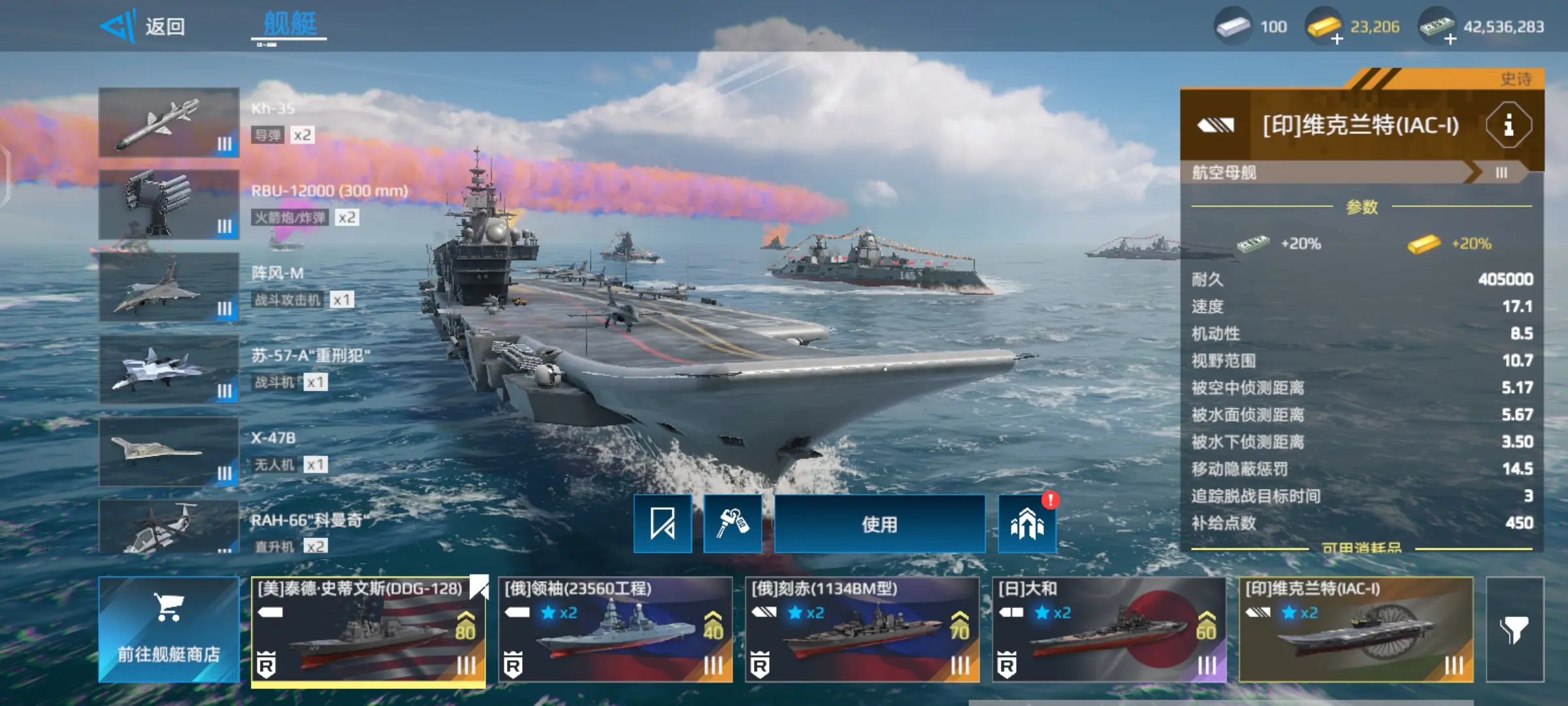
Task: Add more cash with the plus icon
Action: 1450,39
